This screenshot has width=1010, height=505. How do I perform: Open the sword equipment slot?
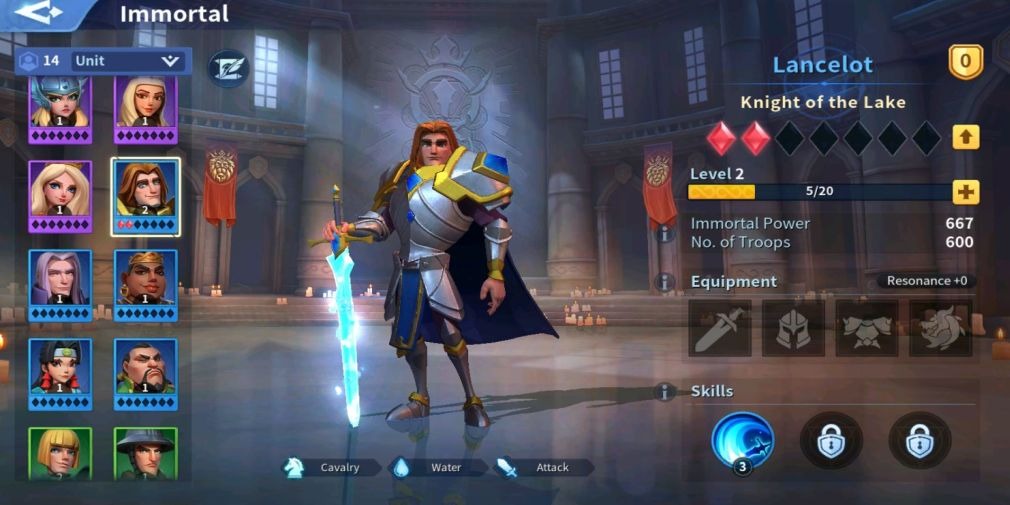(720, 328)
